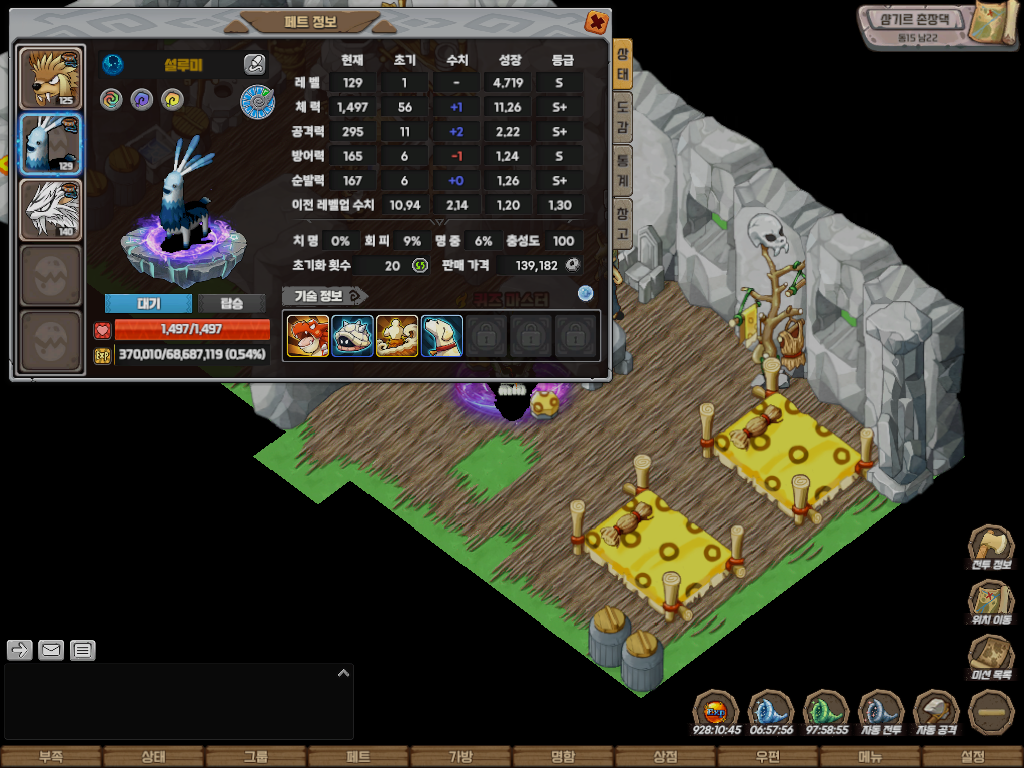Close the 페트 정보 pet info window

[596, 22]
